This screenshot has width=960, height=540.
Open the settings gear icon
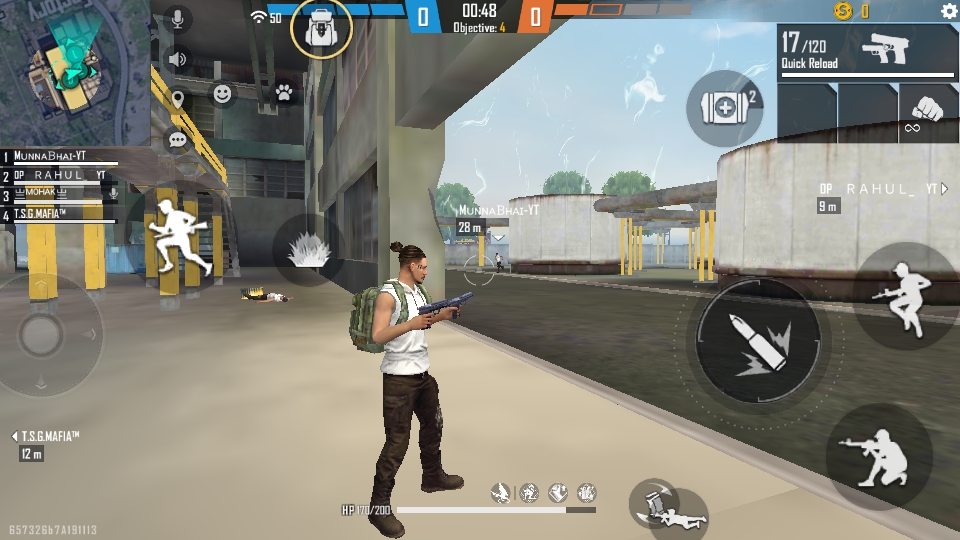[948, 11]
